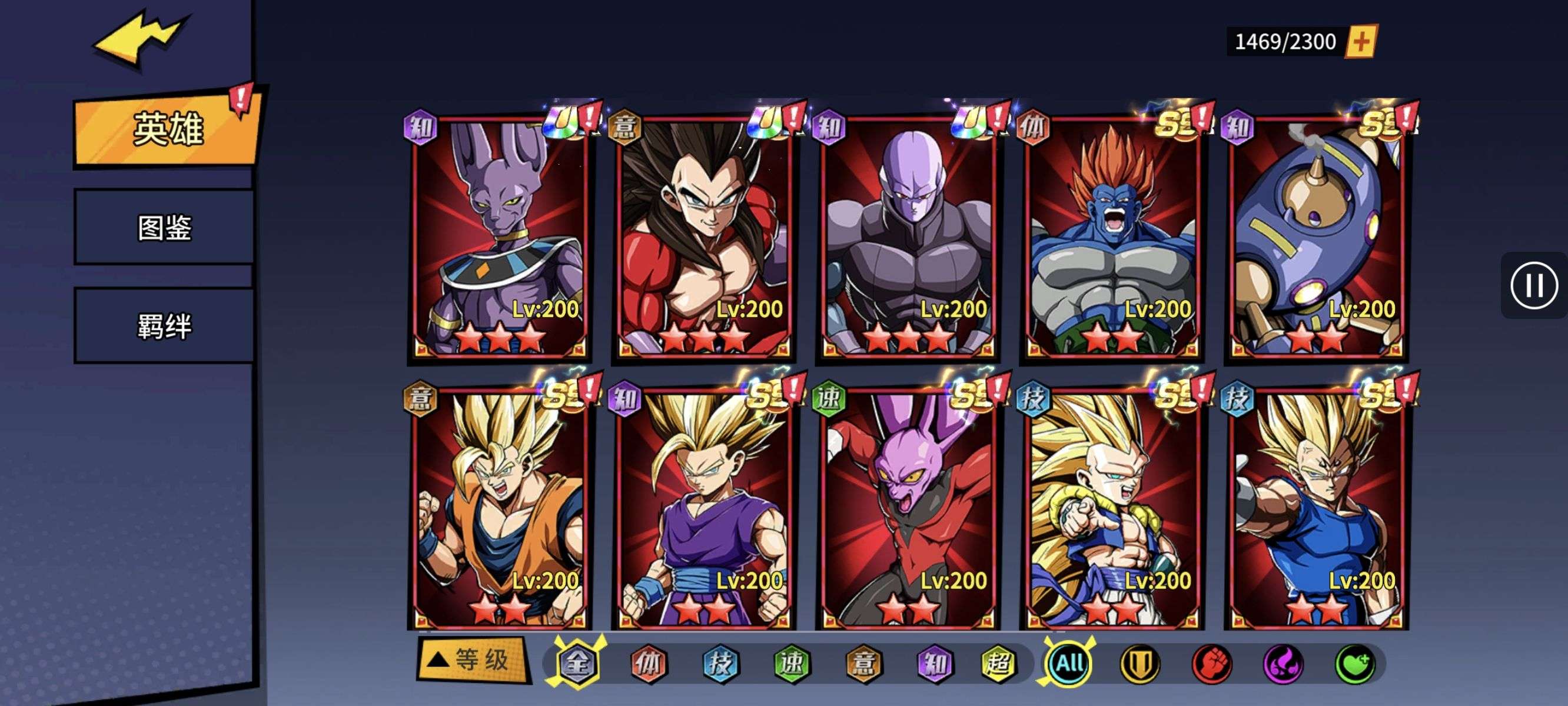Choose the Super Saiyan 4 Vegeta card
The width and height of the screenshot is (1568, 706).
(703, 237)
